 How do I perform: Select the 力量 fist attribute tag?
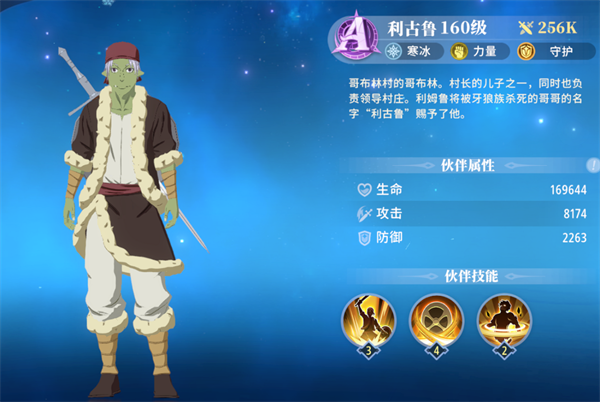click(x=476, y=50)
